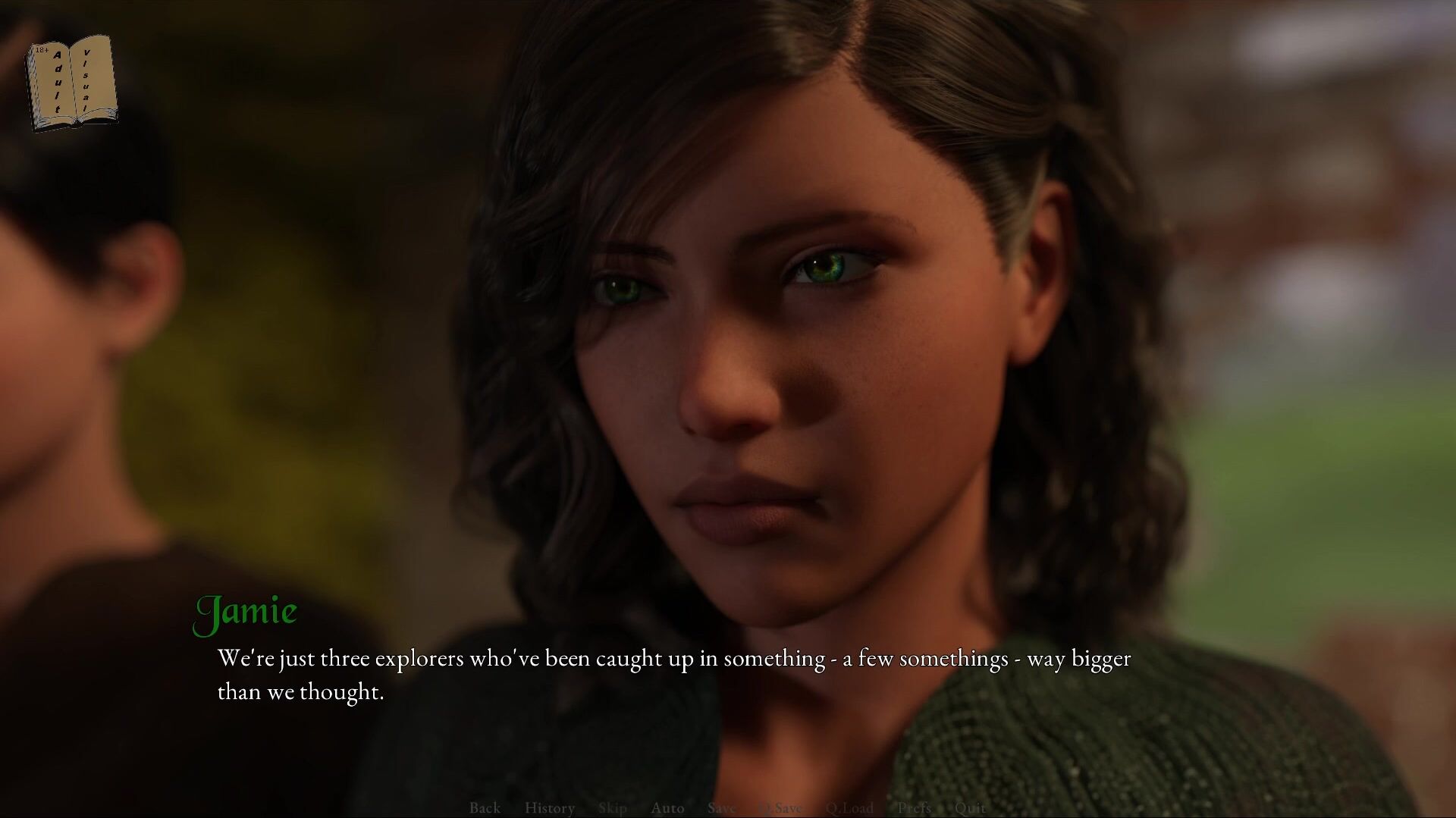This screenshot has height=818, width=1456.
Task: Open the dialogue History log
Action: pos(549,807)
